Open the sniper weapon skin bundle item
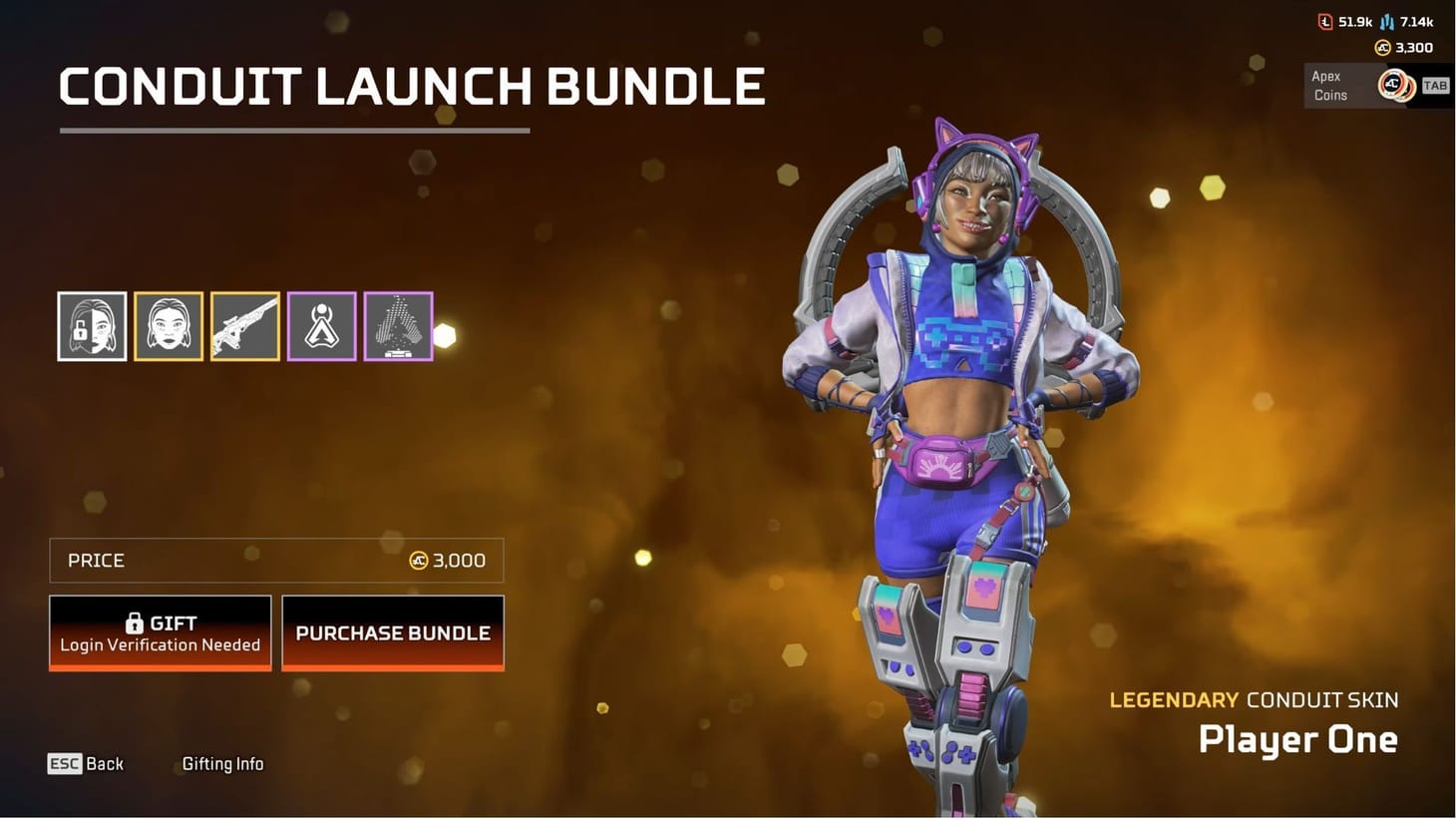The height and width of the screenshot is (819, 1456). 244,325
